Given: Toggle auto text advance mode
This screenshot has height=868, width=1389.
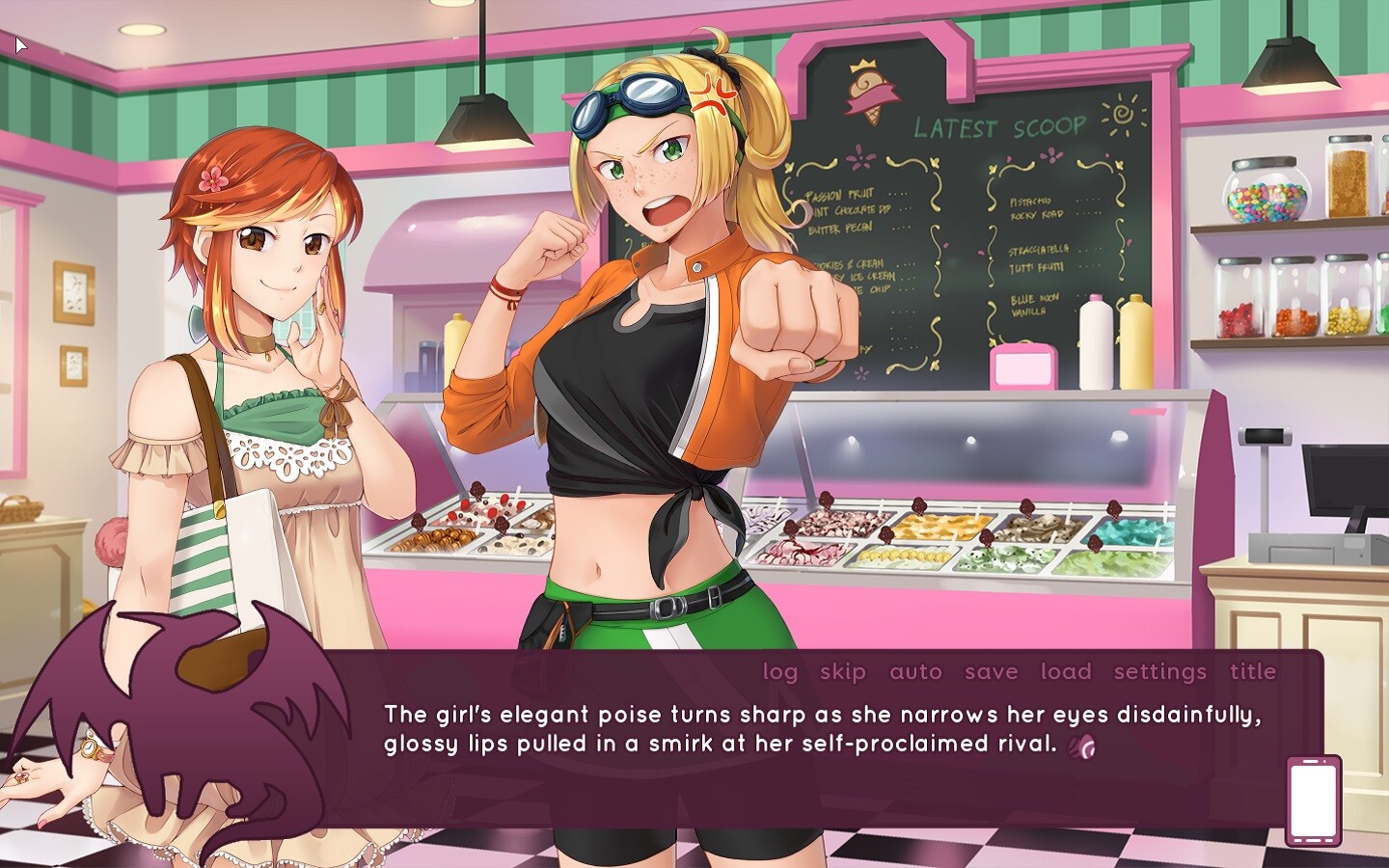Looking at the screenshot, I should tap(915, 671).
